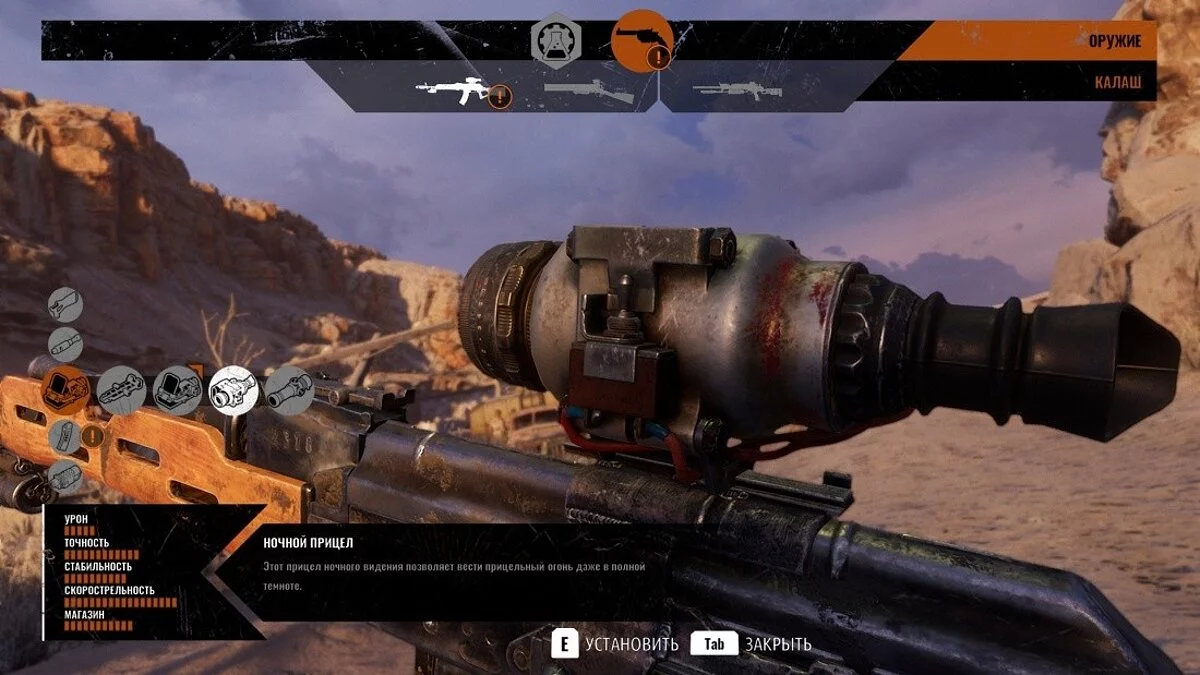Switch to the middle grey weapon slot
Image resolution: width=1200 pixels, height=675 pixels.
(588, 91)
